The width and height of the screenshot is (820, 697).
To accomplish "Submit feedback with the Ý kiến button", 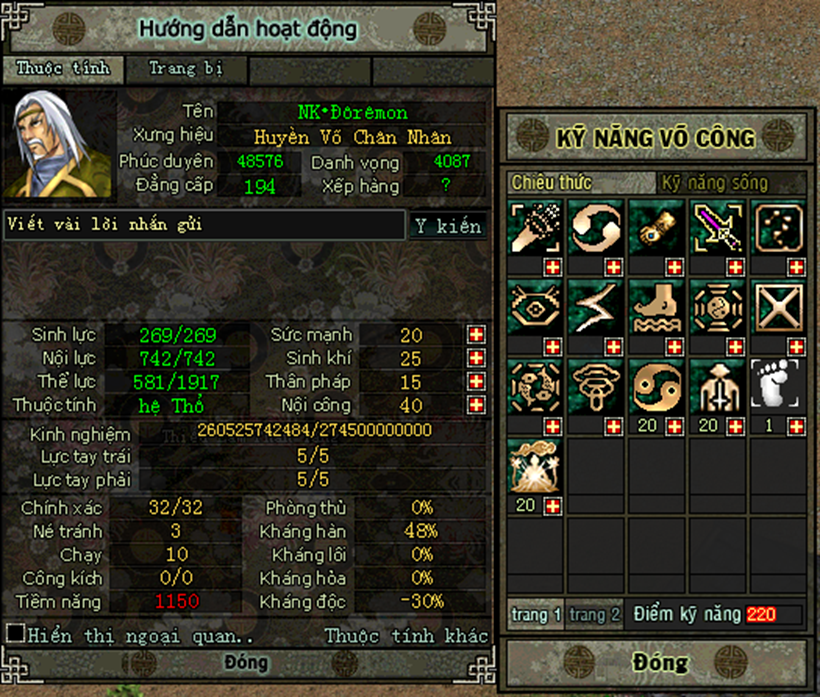I will (x=447, y=226).
